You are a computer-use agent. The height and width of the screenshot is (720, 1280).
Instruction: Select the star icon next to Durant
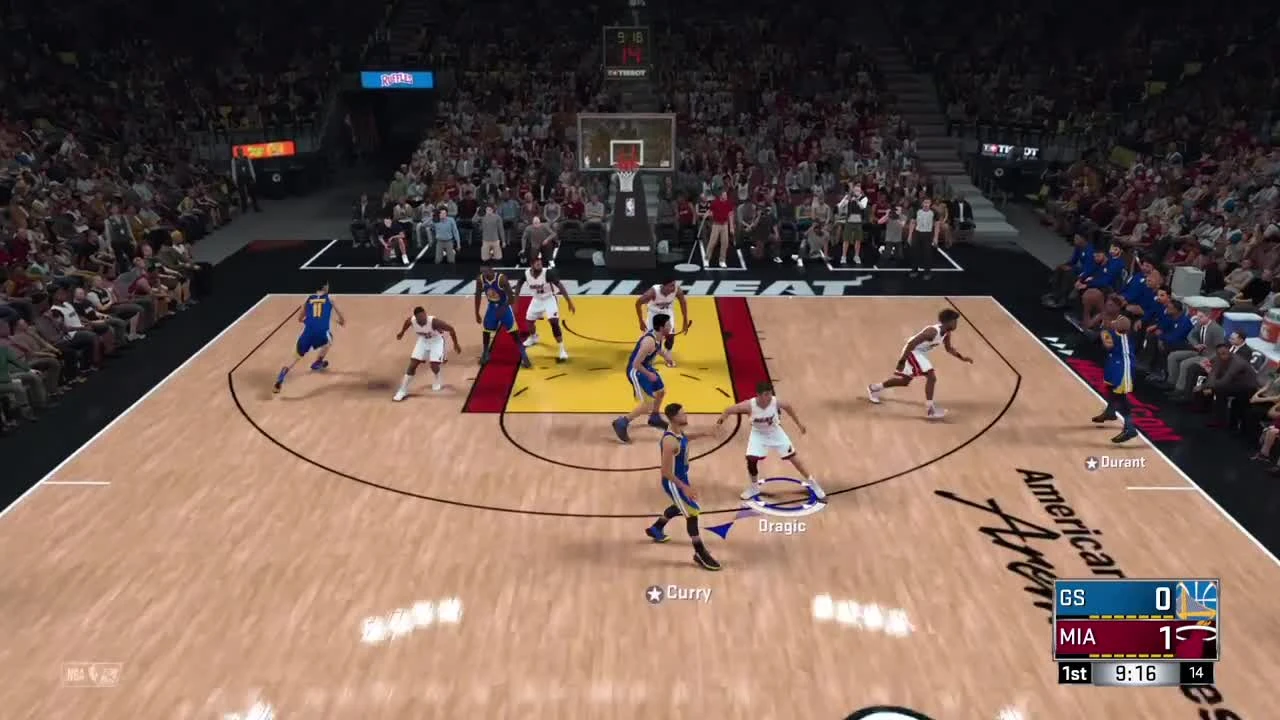pyautogui.click(x=1091, y=462)
